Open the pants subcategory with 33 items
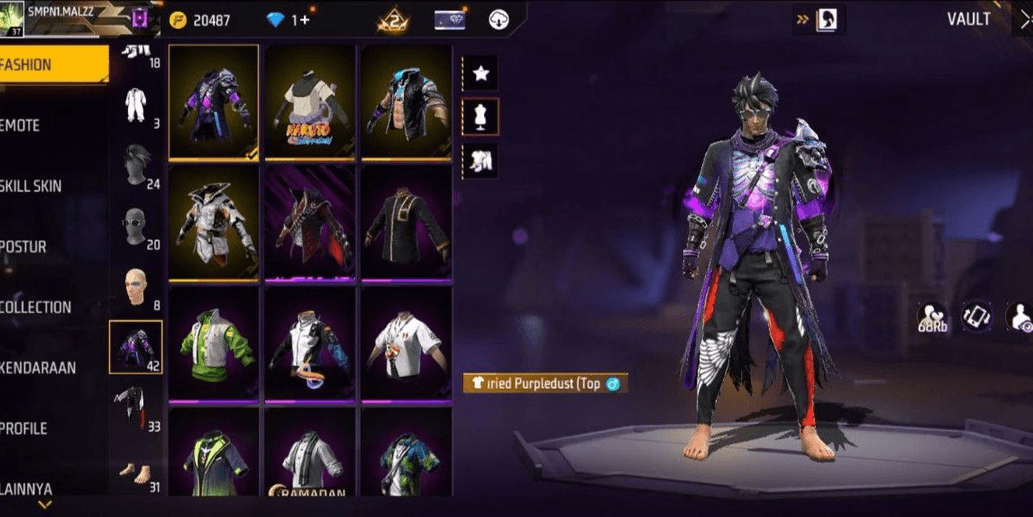1033x517 pixels. pyautogui.click(x=135, y=408)
